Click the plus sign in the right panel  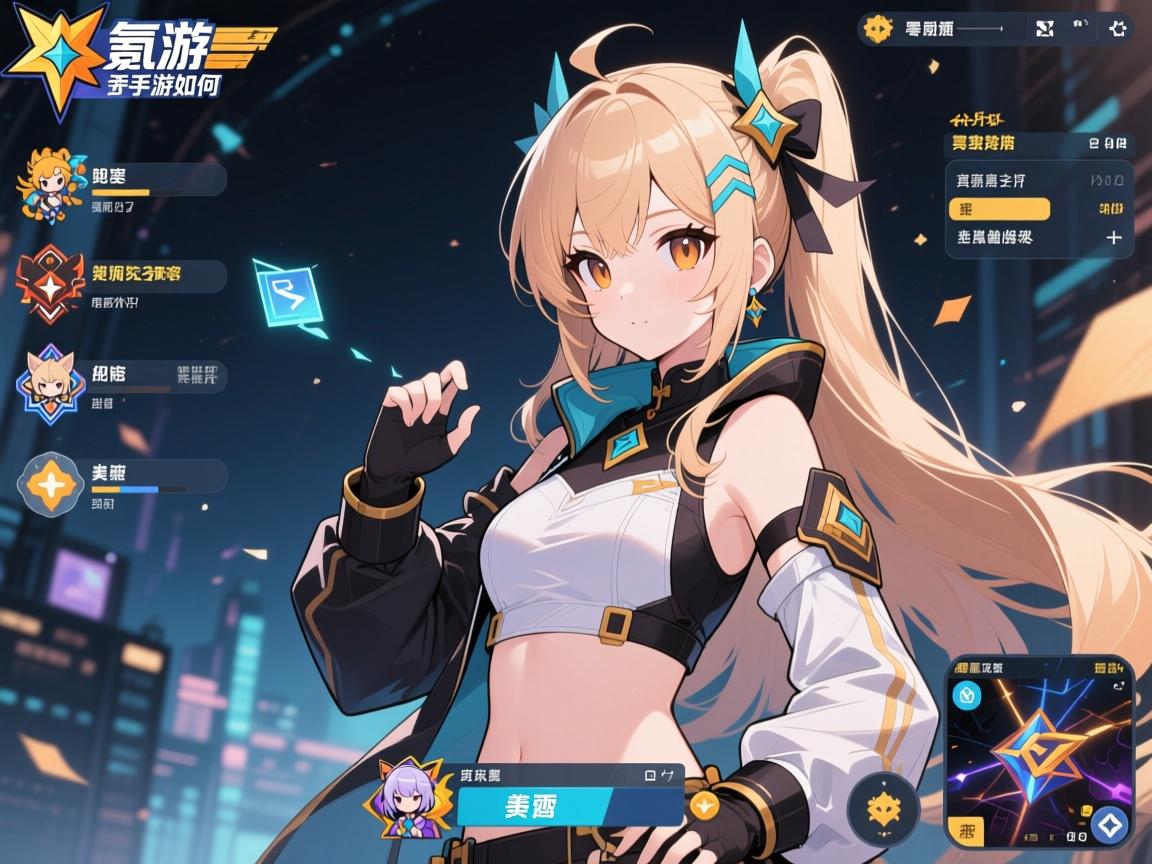coord(1113,238)
